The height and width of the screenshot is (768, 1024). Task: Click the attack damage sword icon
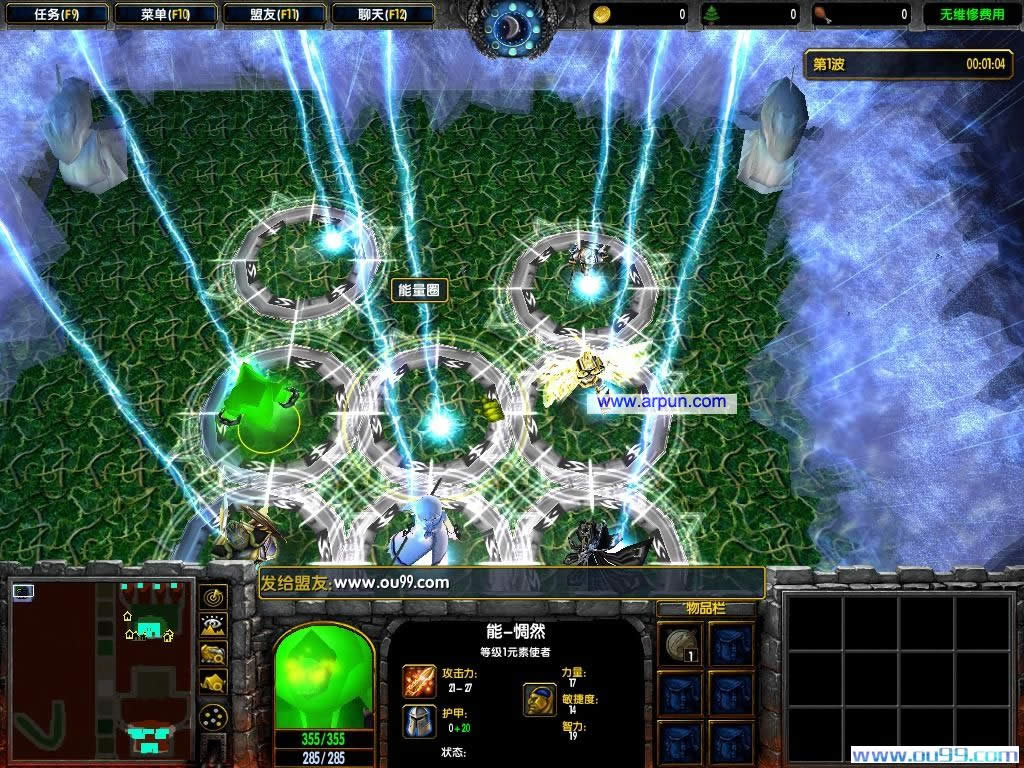click(x=418, y=680)
